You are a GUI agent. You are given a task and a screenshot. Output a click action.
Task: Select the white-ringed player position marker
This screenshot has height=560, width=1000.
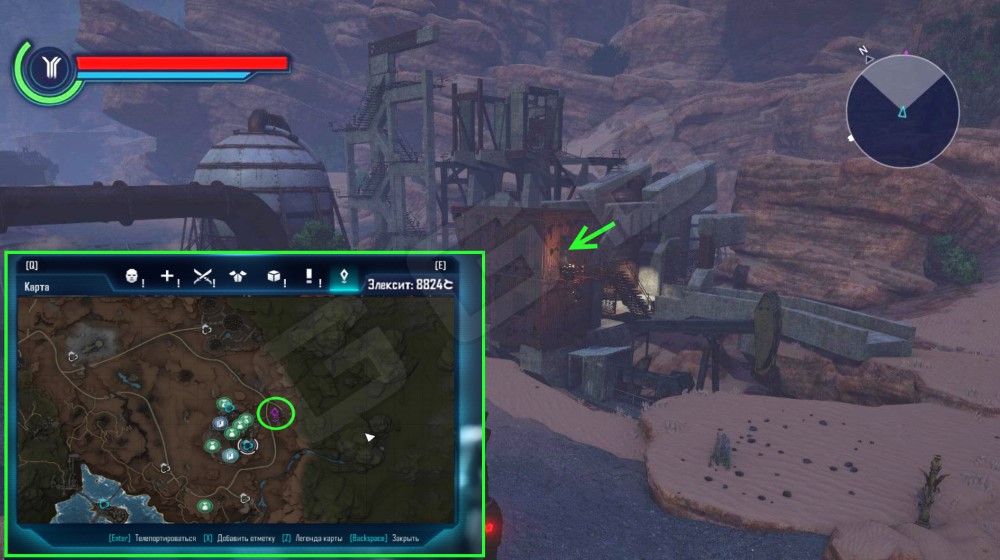[x=247, y=445]
